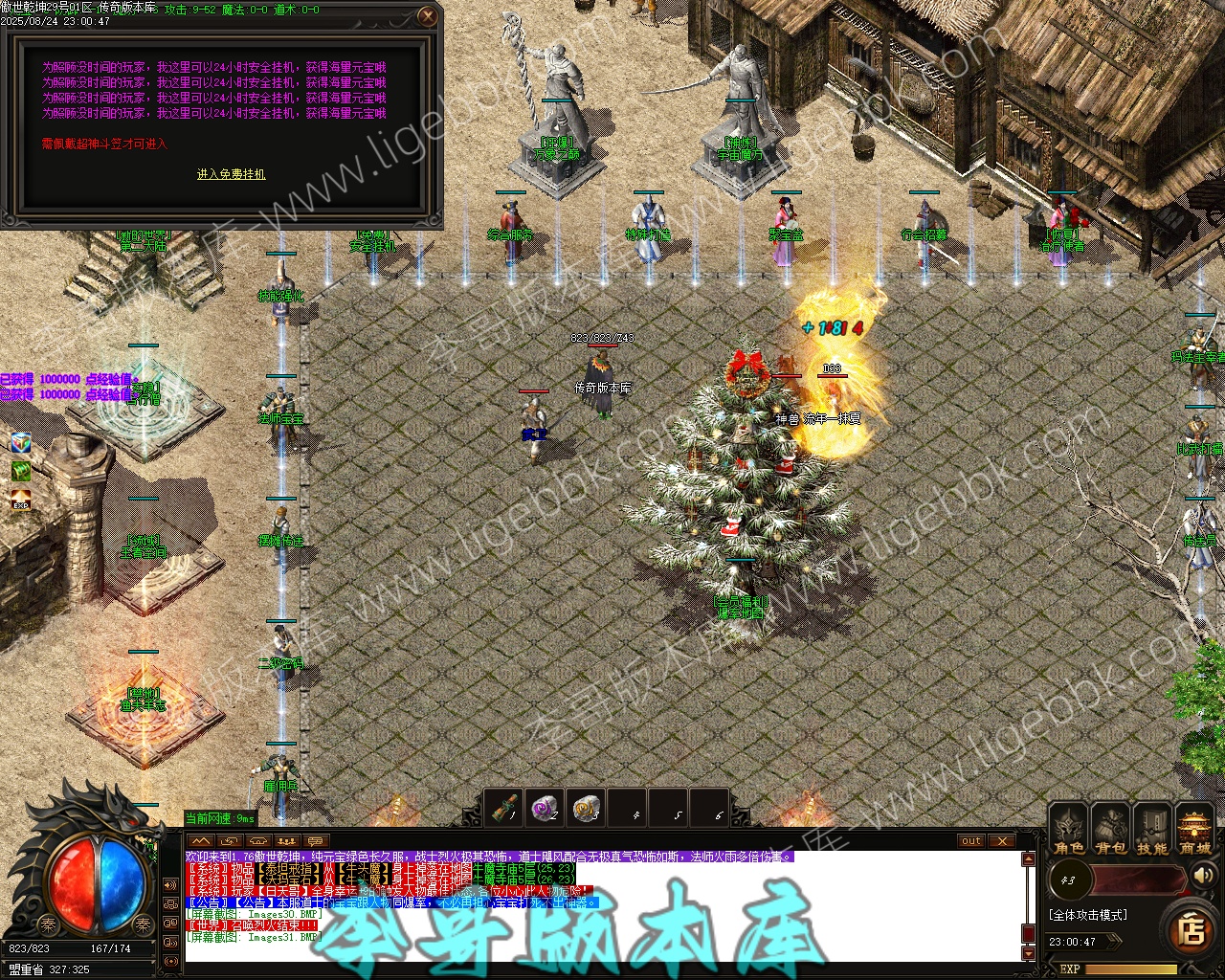
Task: Open the 技能 skills panel
Action: tap(1152, 829)
